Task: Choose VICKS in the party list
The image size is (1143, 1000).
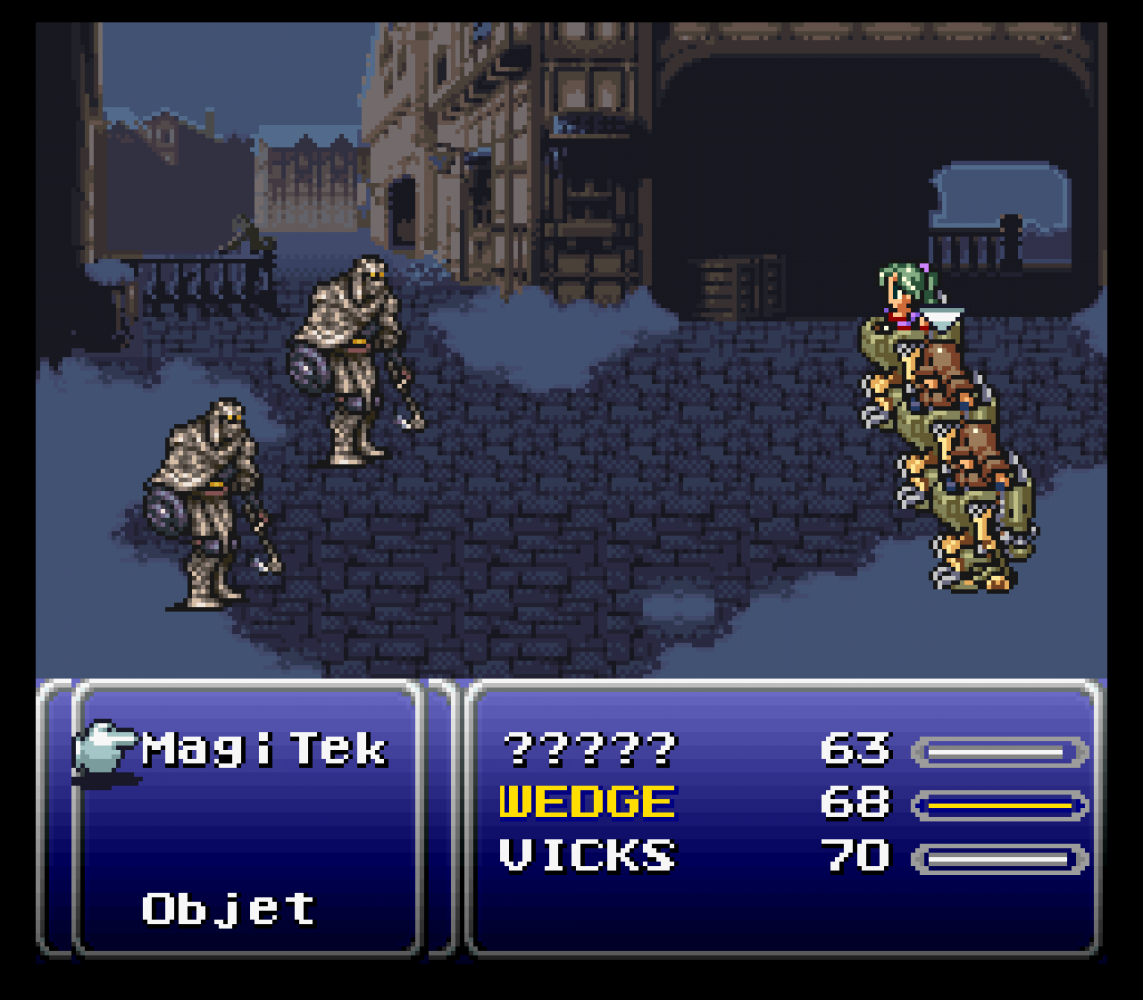Action: [x=587, y=856]
